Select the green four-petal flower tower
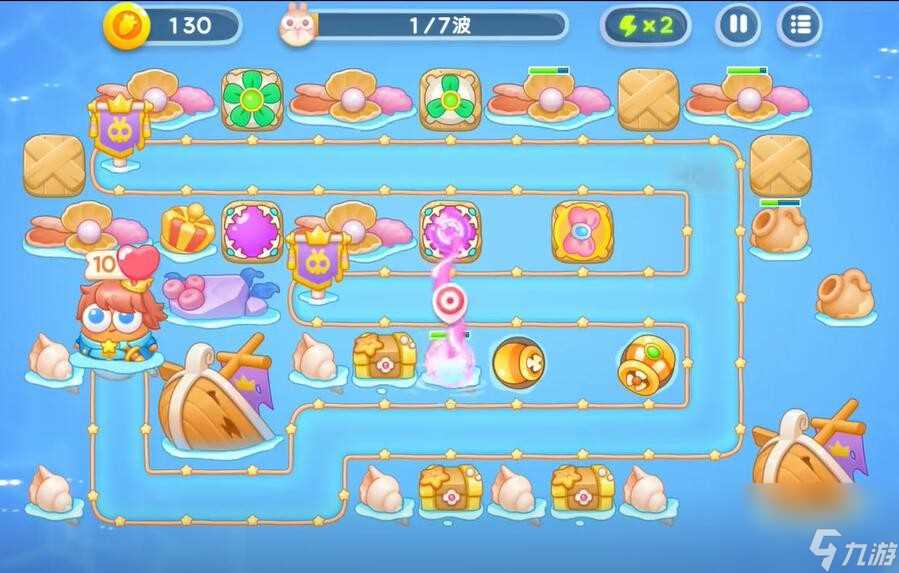 [252, 99]
